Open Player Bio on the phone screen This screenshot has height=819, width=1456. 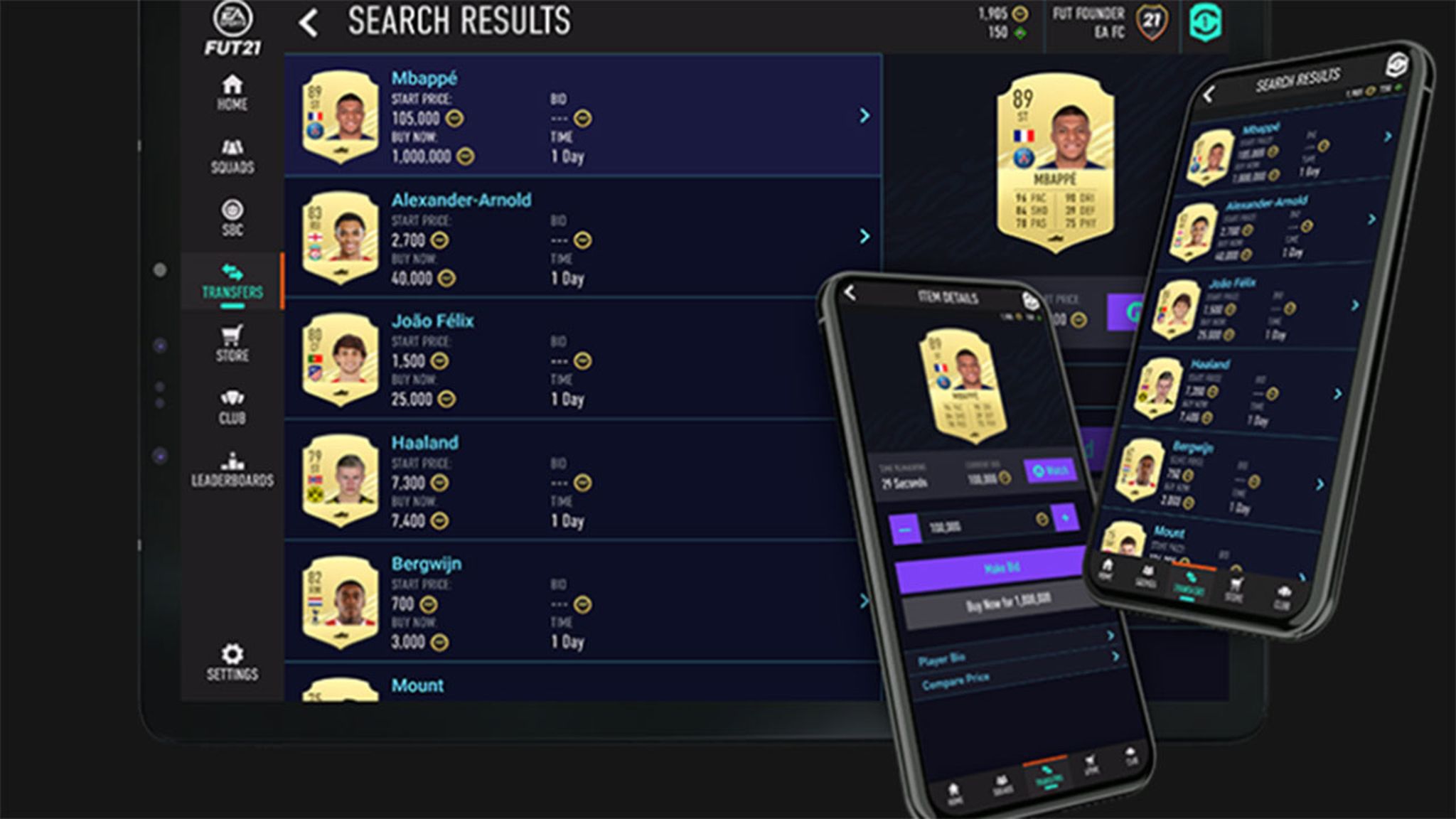tap(943, 659)
